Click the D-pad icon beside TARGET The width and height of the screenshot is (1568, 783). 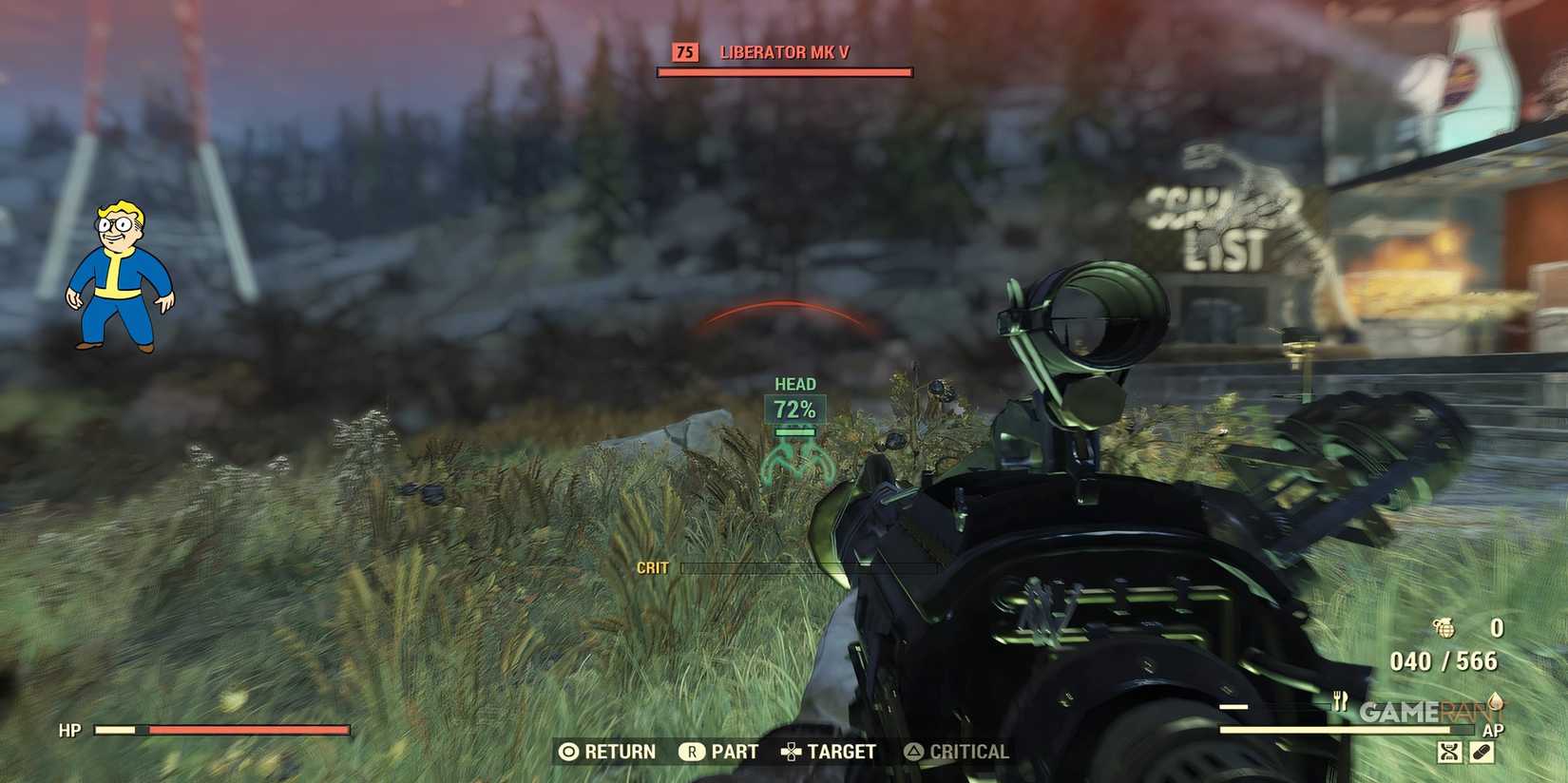789,752
